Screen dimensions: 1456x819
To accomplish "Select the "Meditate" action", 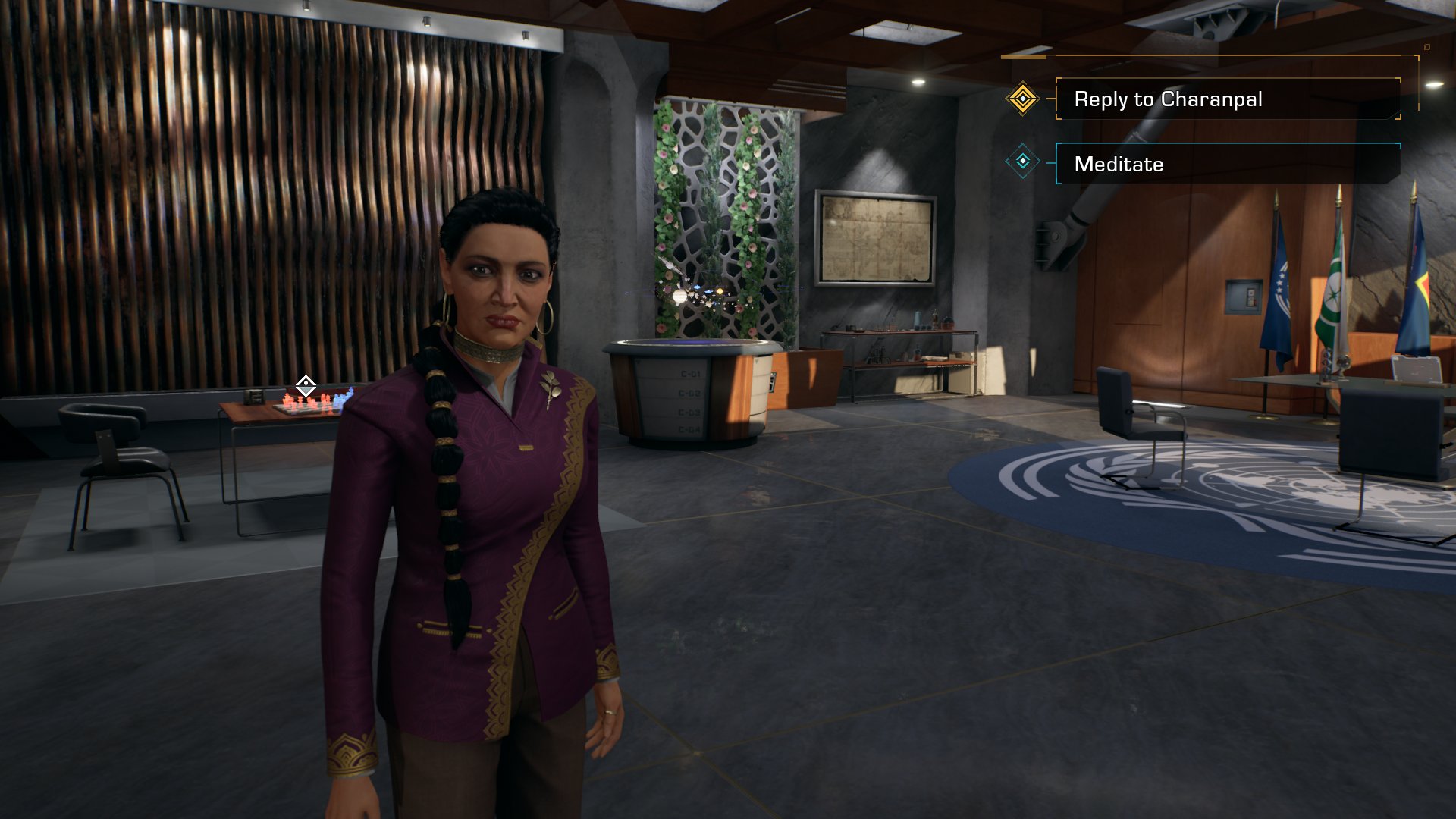I will tap(1227, 164).
